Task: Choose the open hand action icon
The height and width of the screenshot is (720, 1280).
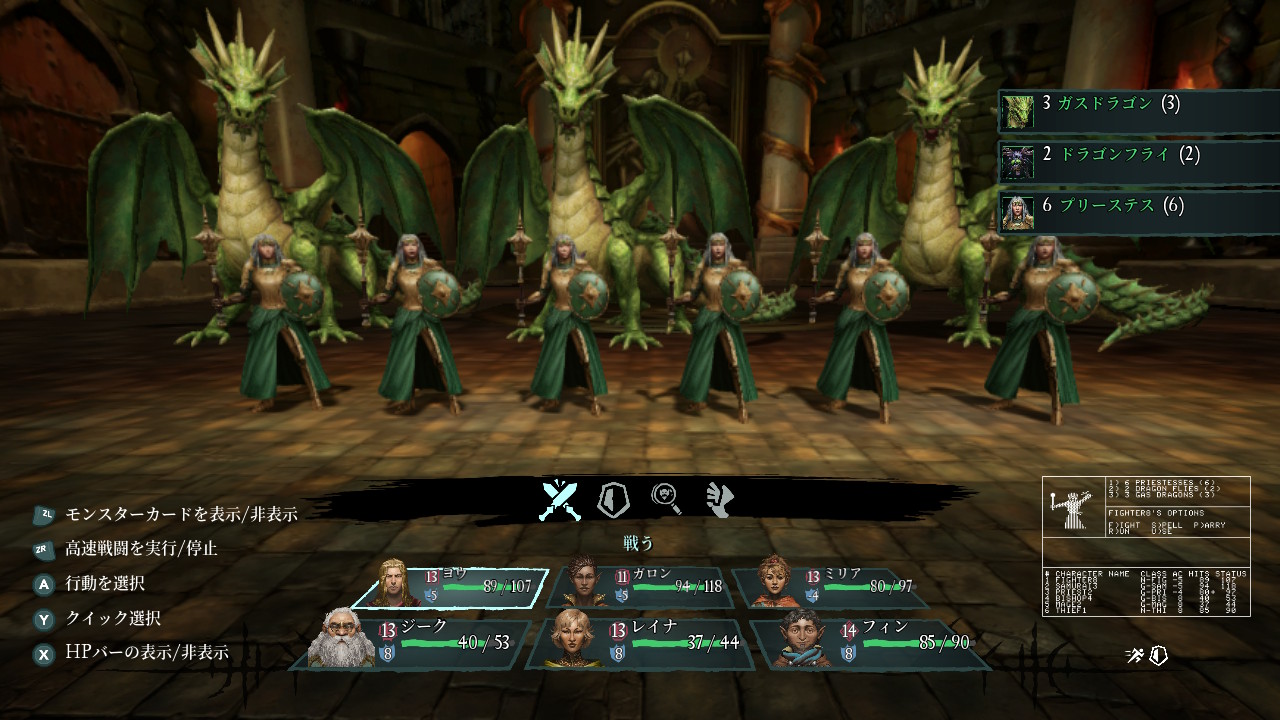Action: click(720, 499)
